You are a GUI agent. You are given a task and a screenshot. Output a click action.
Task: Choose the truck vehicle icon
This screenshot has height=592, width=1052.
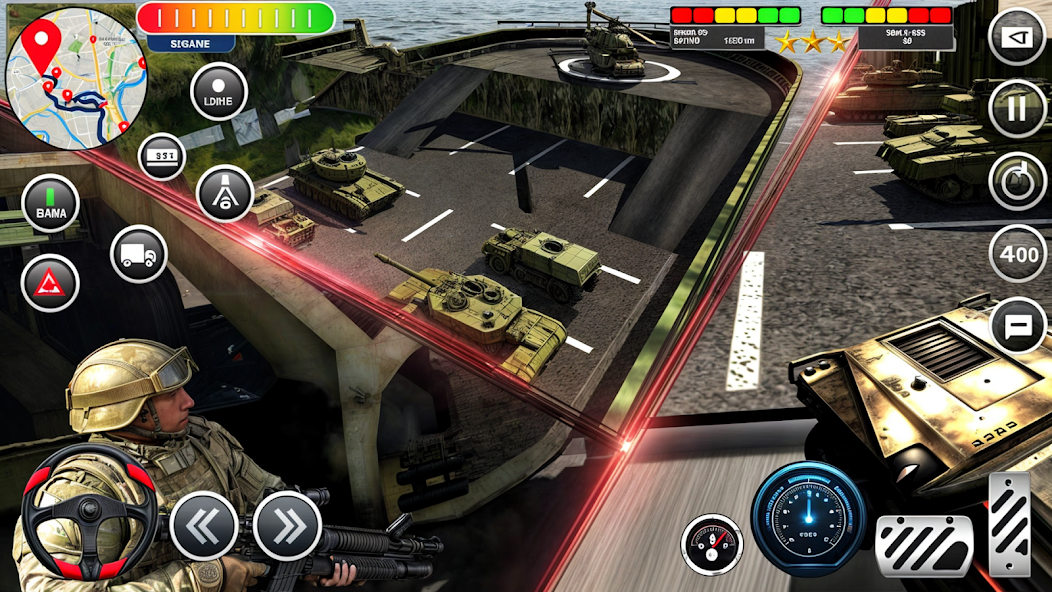138,254
